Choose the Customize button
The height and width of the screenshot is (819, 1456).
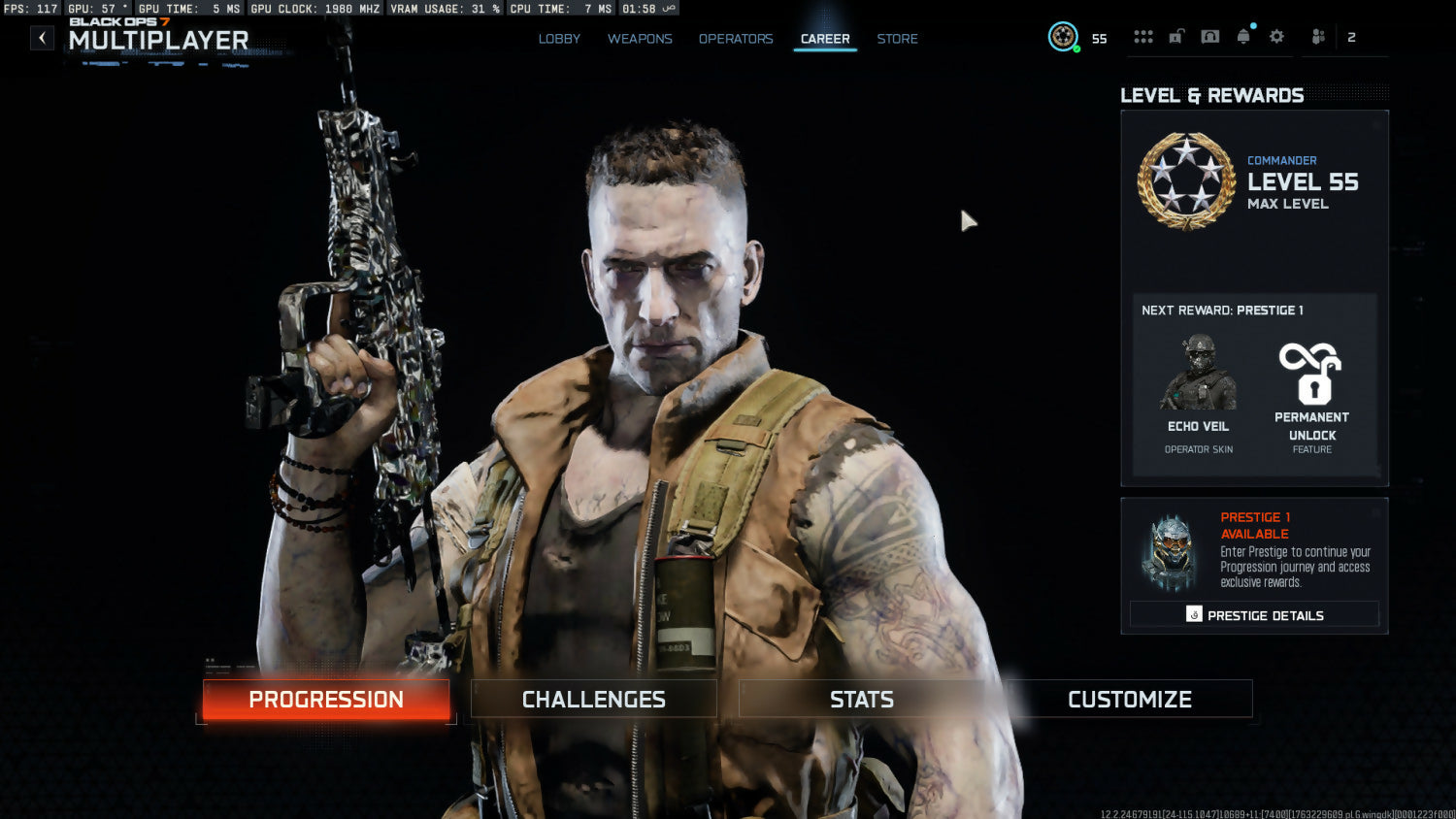click(x=1130, y=700)
